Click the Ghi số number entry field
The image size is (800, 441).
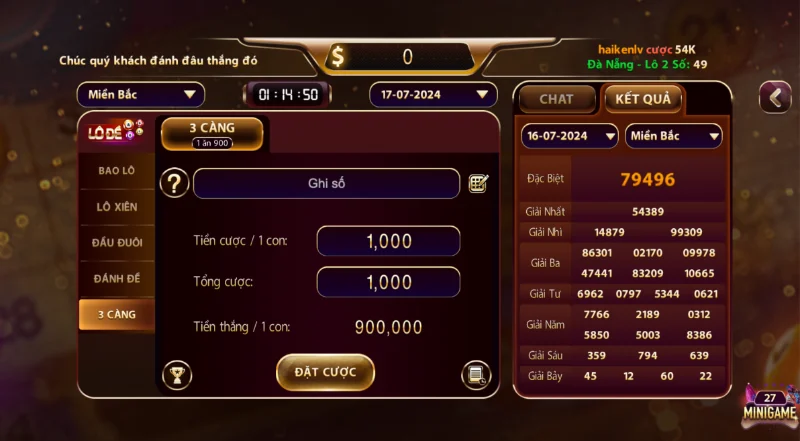tap(326, 184)
